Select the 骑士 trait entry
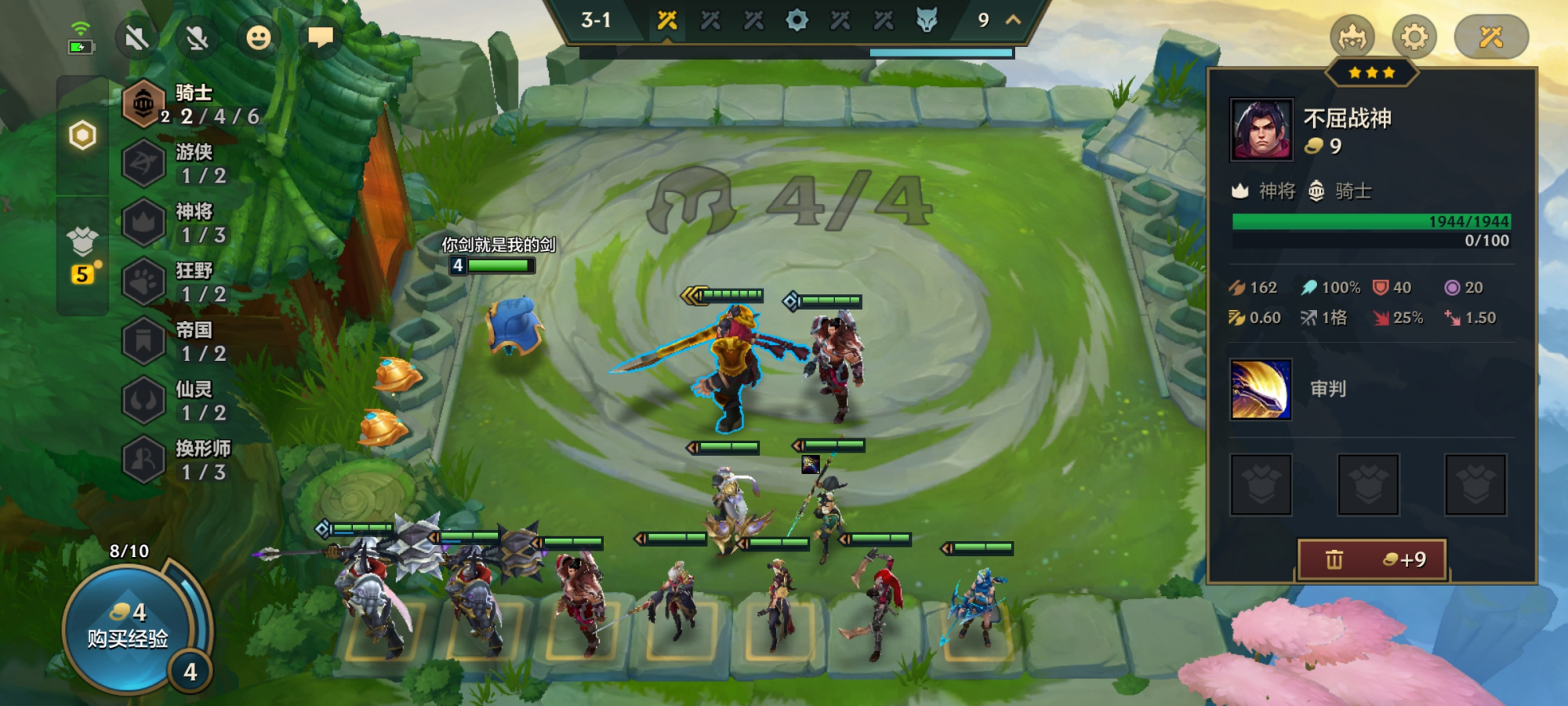Viewport: 1568px width, 706px height. coord(192,104)
